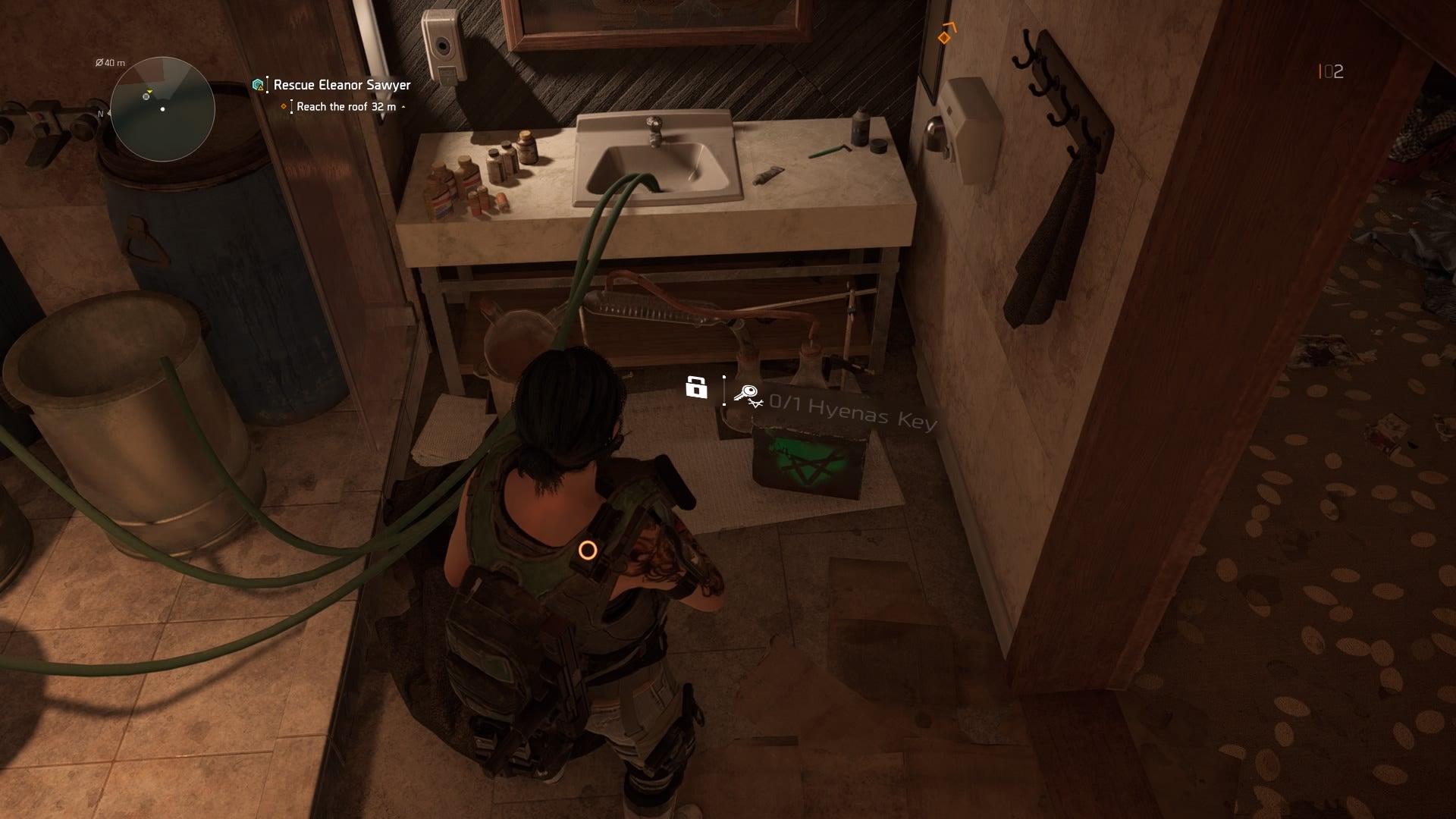Click the Rescue Eleanor Sawyer mission title
This screenshot has height=819, width=1456.
[x=341, y=86]
